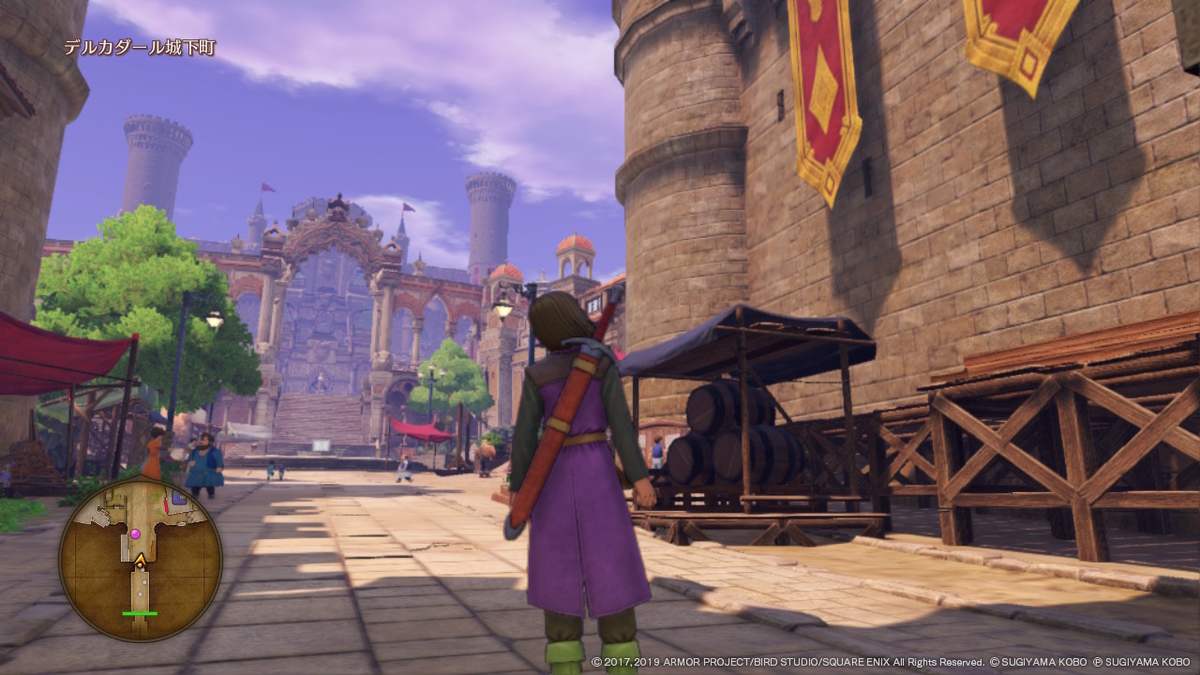Click the green exit line on minimap
Image resolution: width=1200 pixels, height=675 pixels.
(140, 613)
